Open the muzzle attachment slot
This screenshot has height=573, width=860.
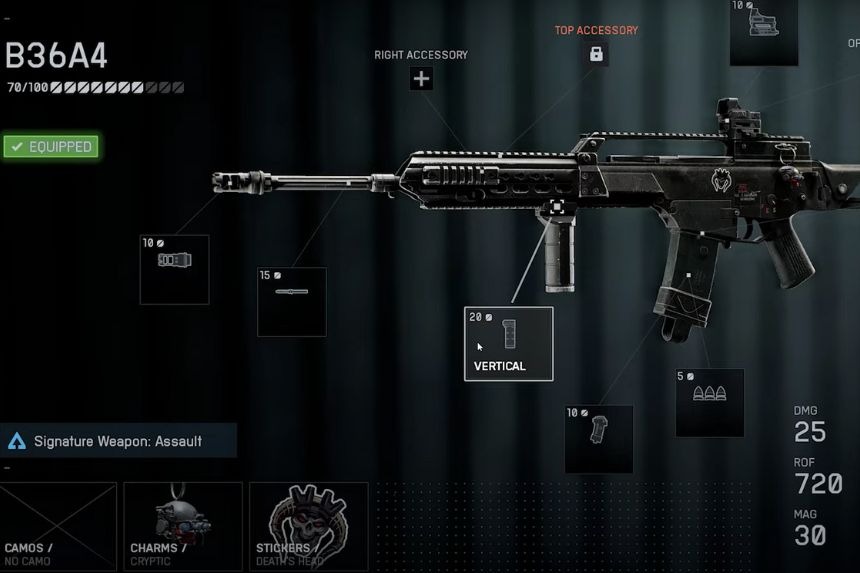click(174, 269)
